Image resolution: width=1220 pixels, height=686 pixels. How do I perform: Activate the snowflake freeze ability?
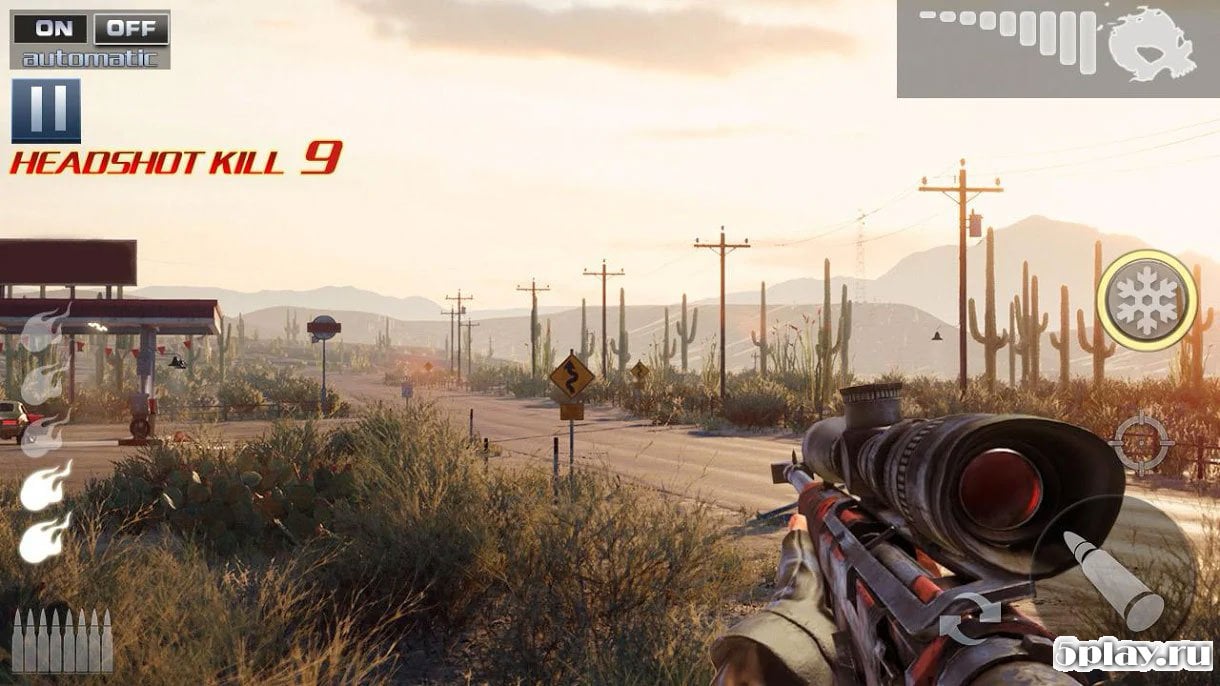pos(1146,300)
